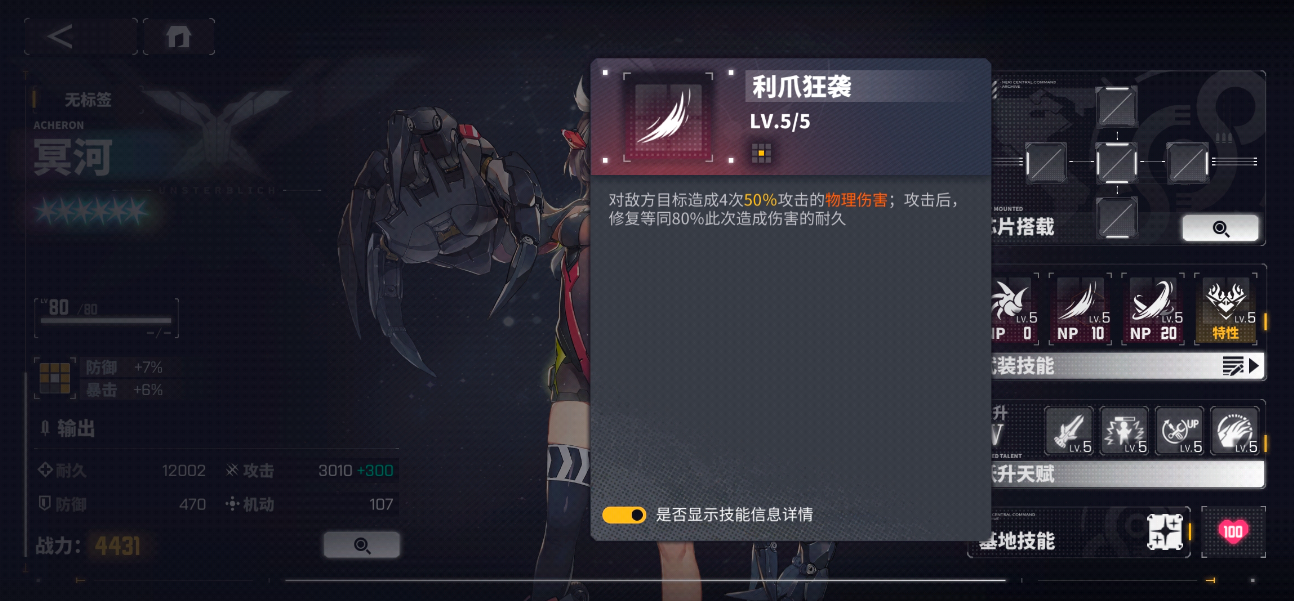Open the base skill icon

1167,534
